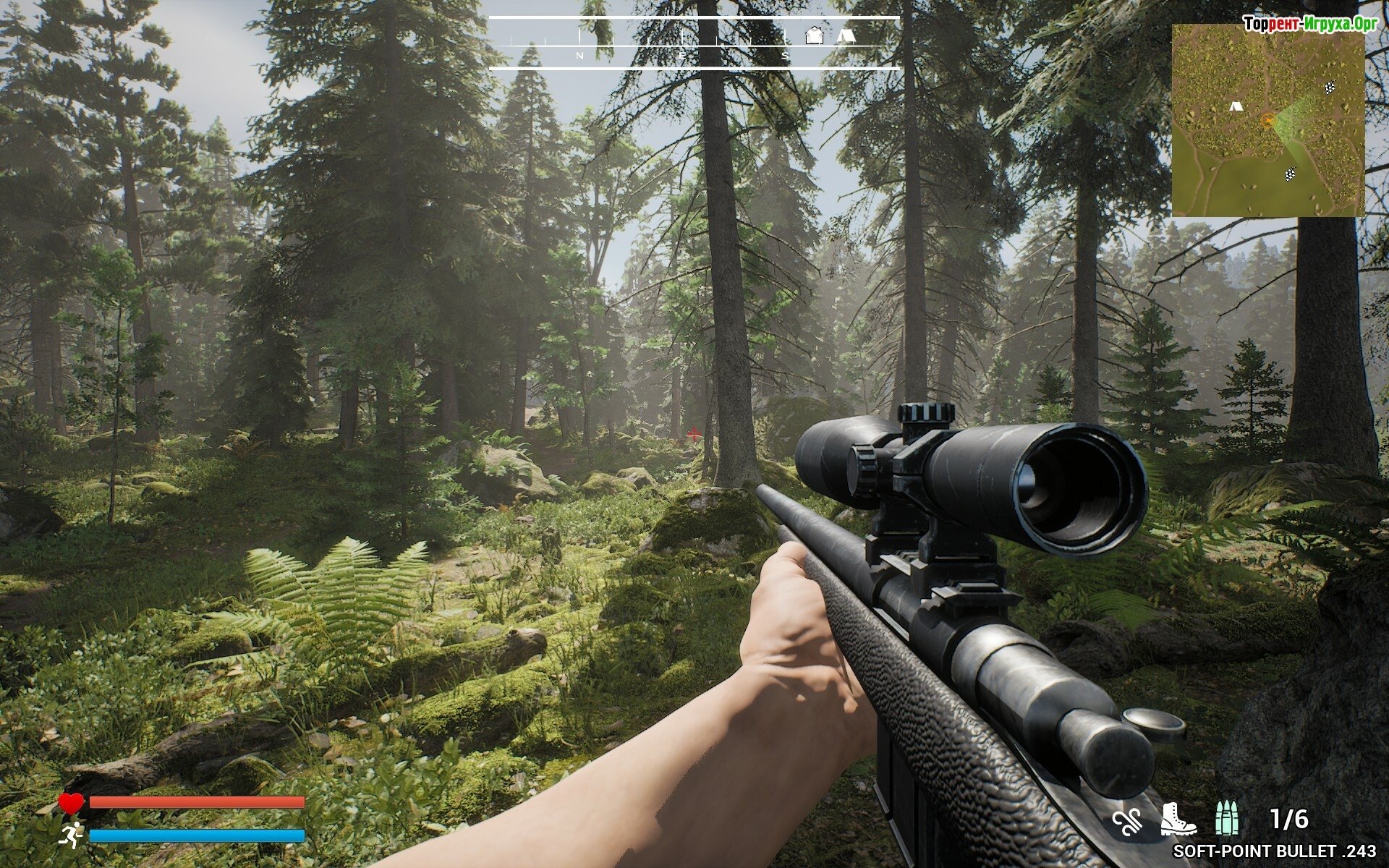Click the house marker on the compass
This screenshot has width=1389, height=868.
(x=815, y=35)
